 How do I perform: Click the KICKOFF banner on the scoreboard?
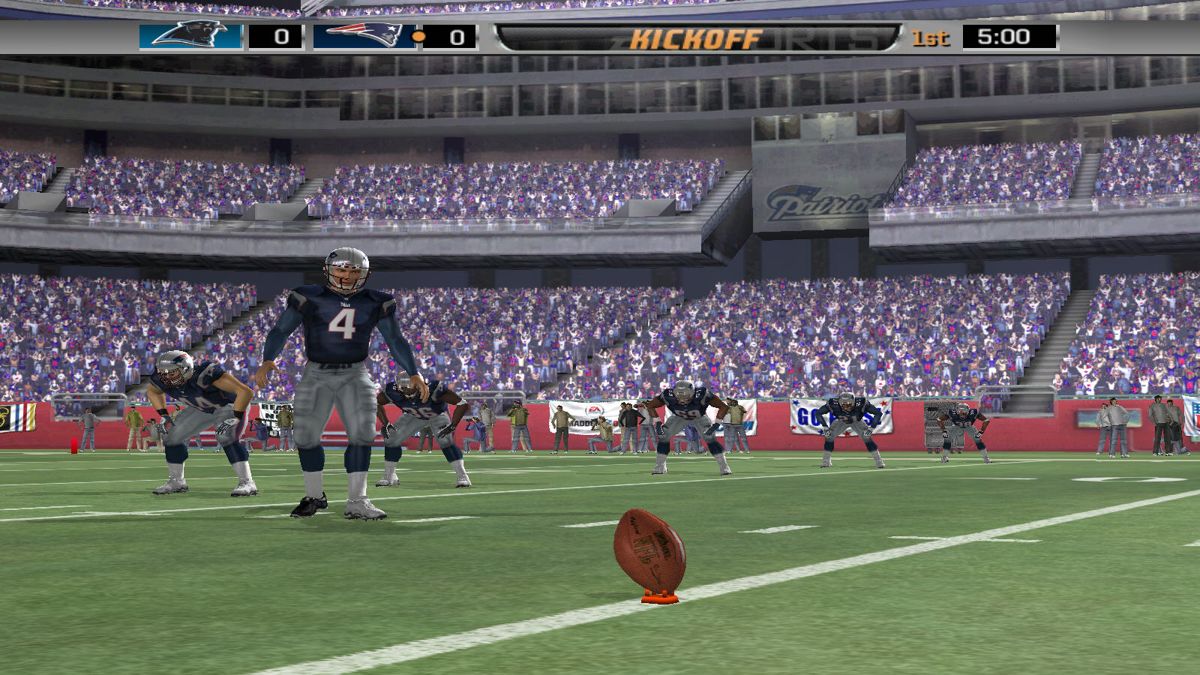(x=697, y=38)
